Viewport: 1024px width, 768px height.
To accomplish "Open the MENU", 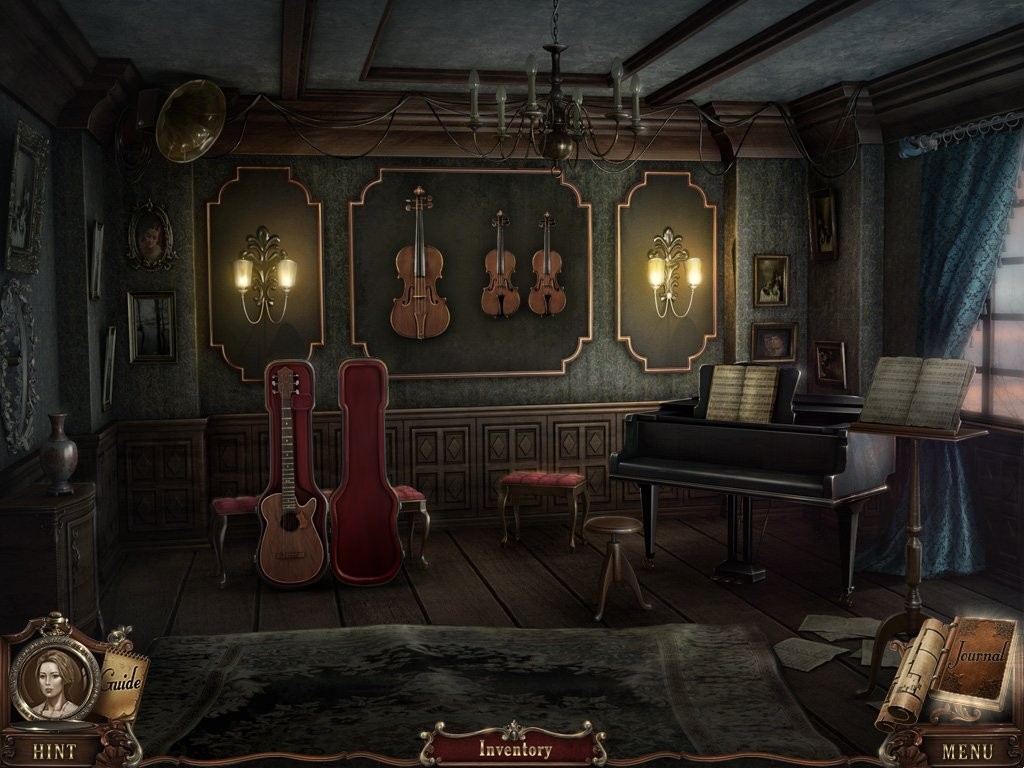I will pyautogui.click(x=966, y=749).
